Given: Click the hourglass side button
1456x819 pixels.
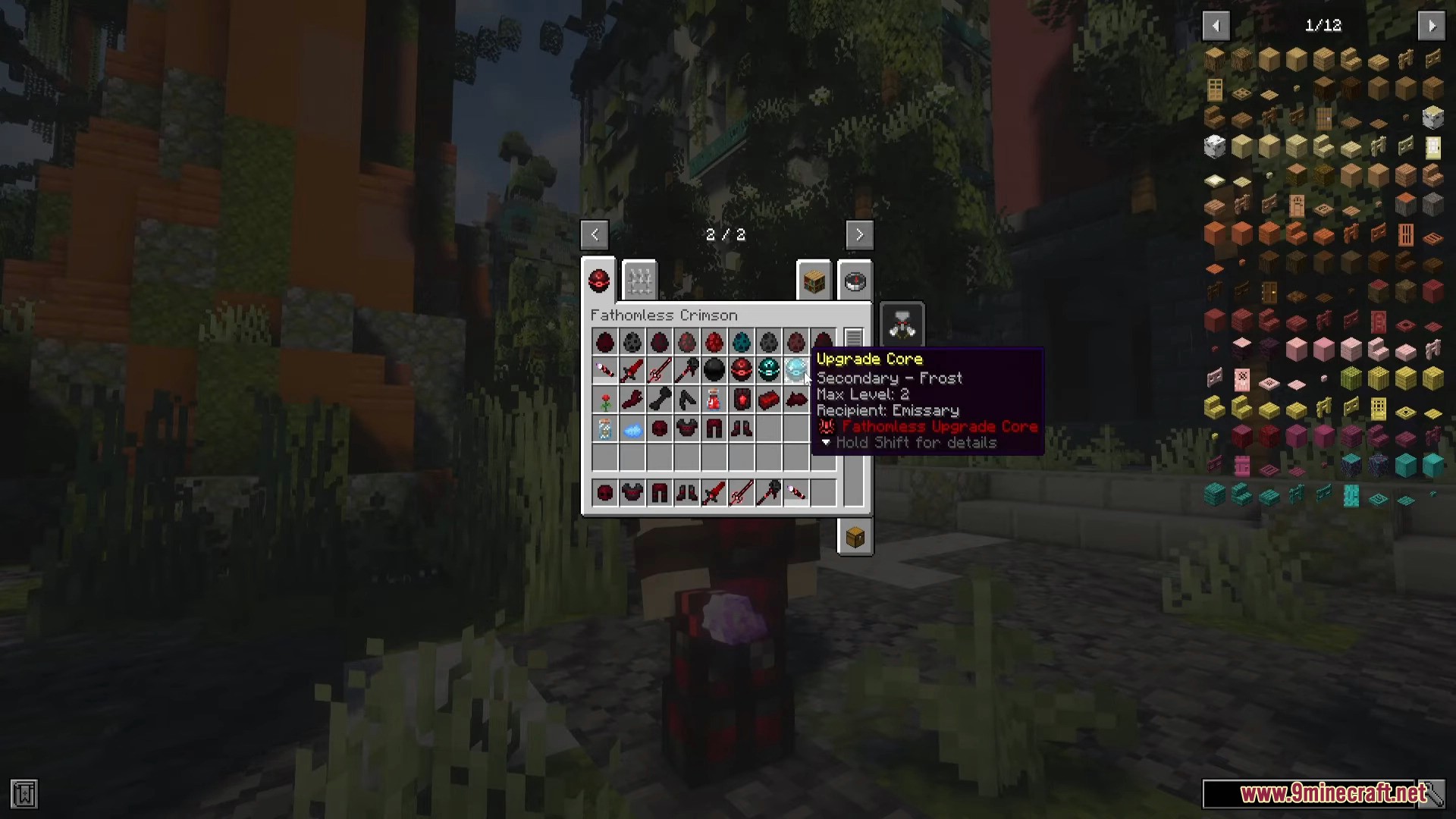Looking at the screenshot, I should (x=902, y=325).
